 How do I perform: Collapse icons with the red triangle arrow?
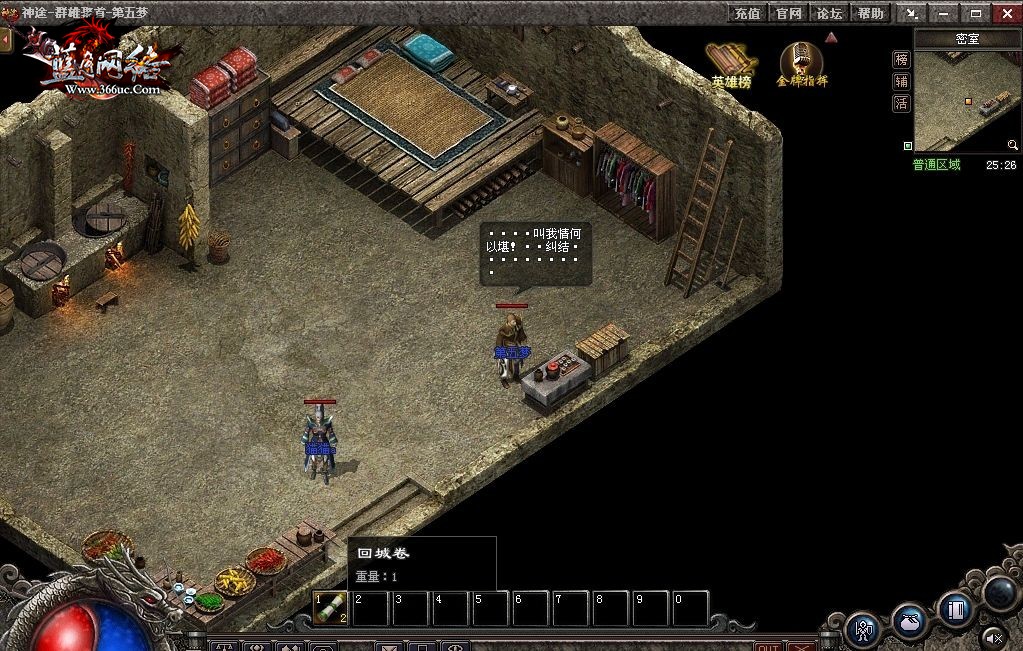pos(831,38)
